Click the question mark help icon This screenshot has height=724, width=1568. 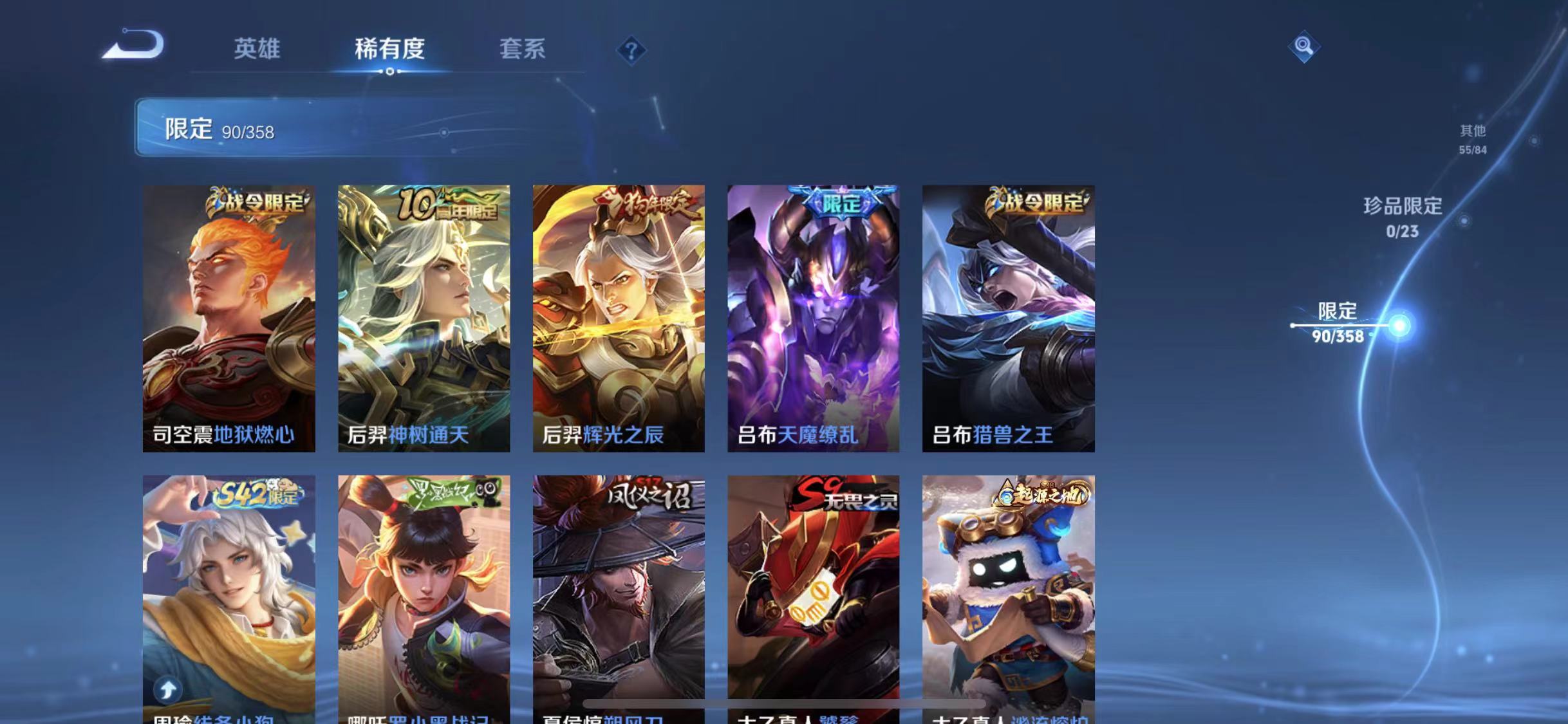tap(633, 49)
